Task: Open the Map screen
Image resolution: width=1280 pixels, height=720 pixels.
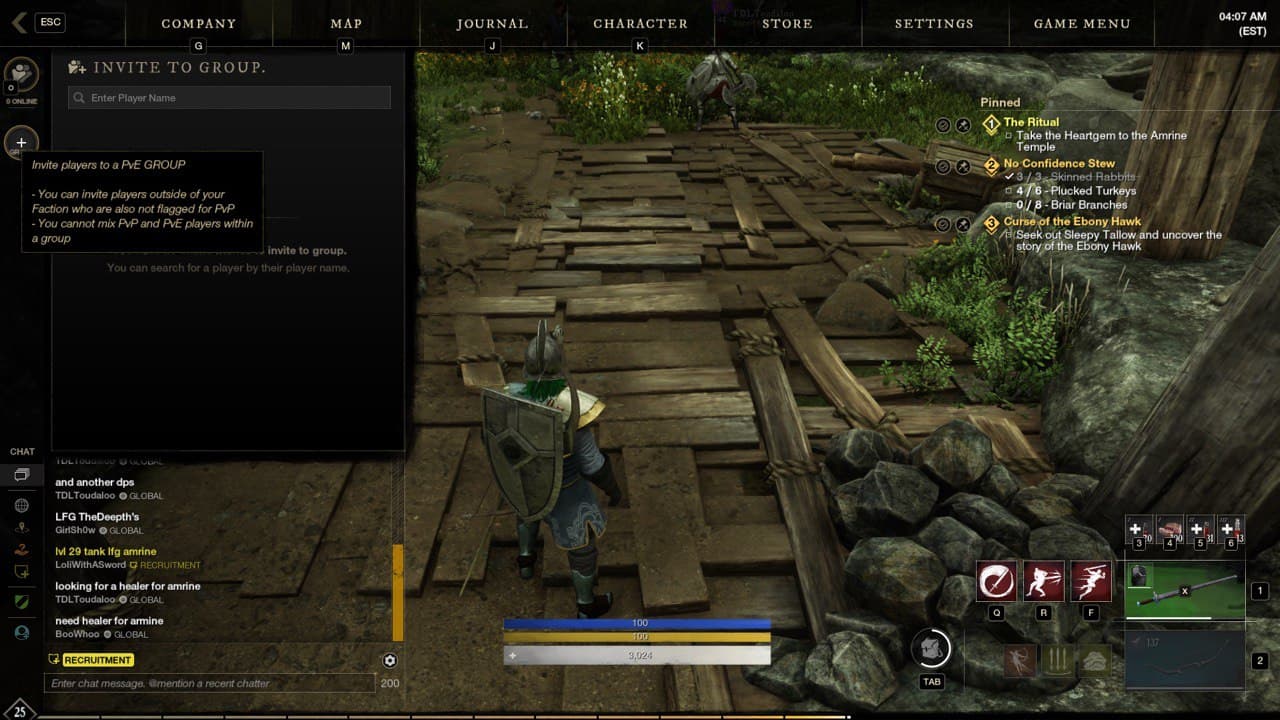Action: tap(346, 24)
